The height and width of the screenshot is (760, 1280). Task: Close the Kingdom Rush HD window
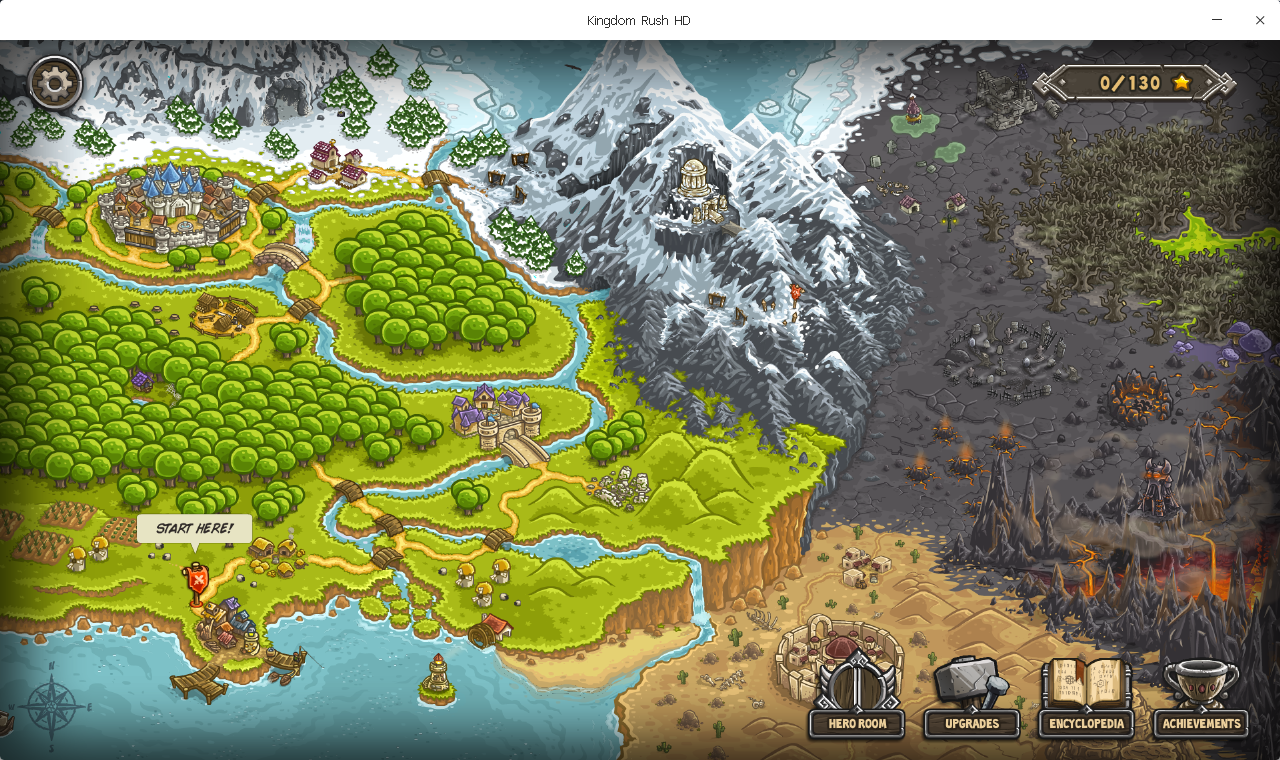point(1260,20)
